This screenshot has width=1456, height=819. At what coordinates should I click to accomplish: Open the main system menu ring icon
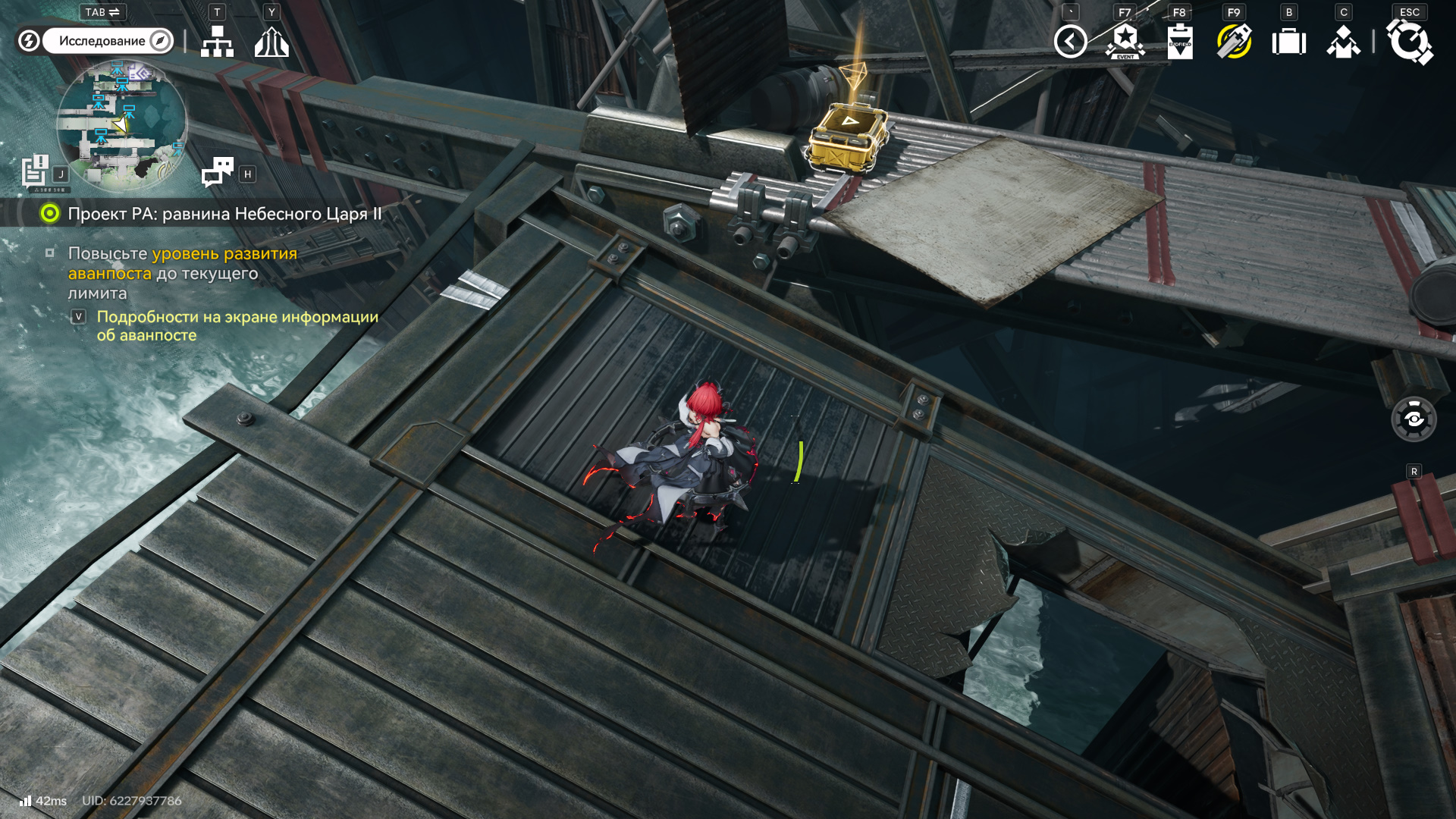[1409, 42]
